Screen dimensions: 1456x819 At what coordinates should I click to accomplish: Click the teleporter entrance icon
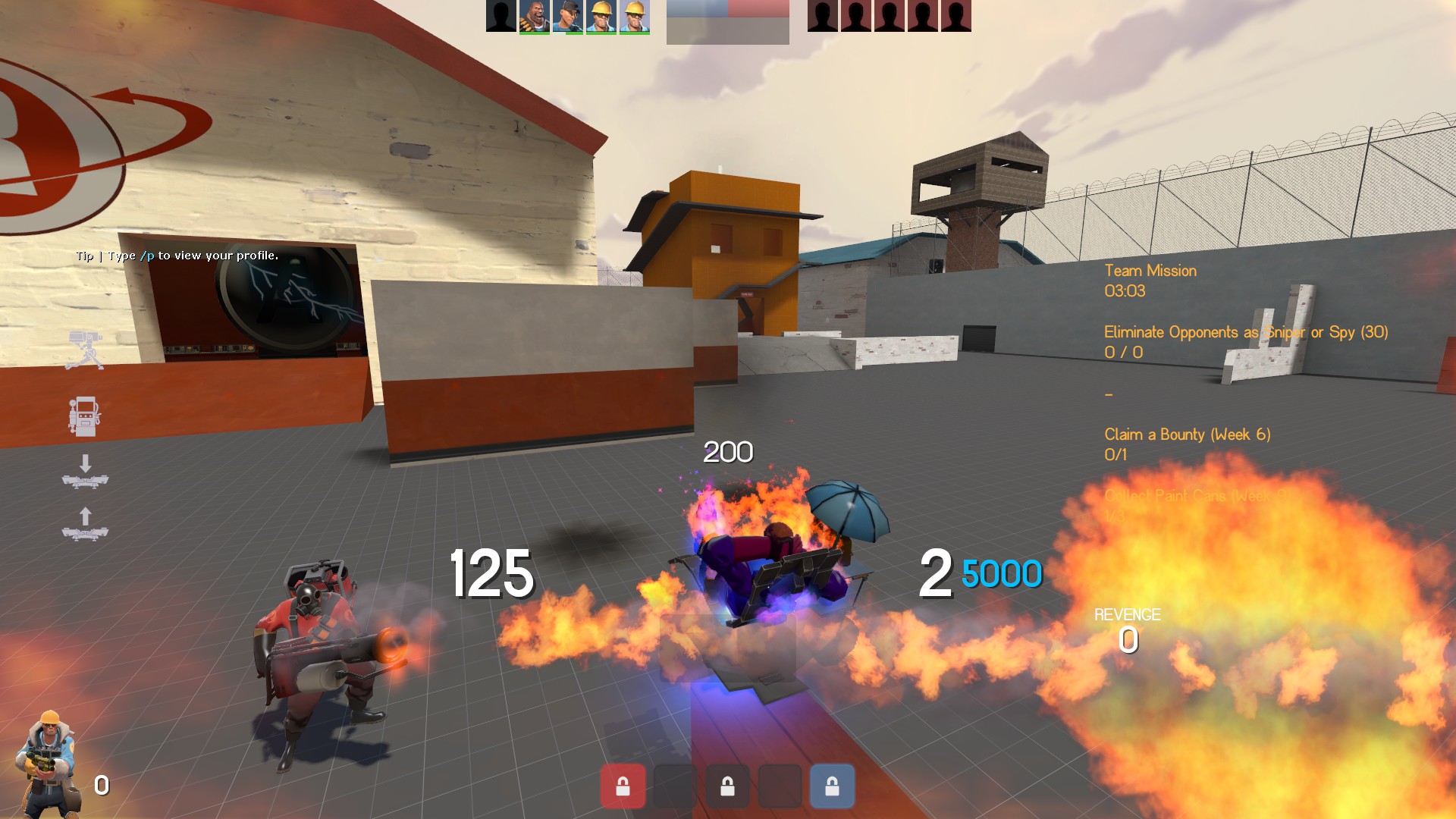coord(85,472)
